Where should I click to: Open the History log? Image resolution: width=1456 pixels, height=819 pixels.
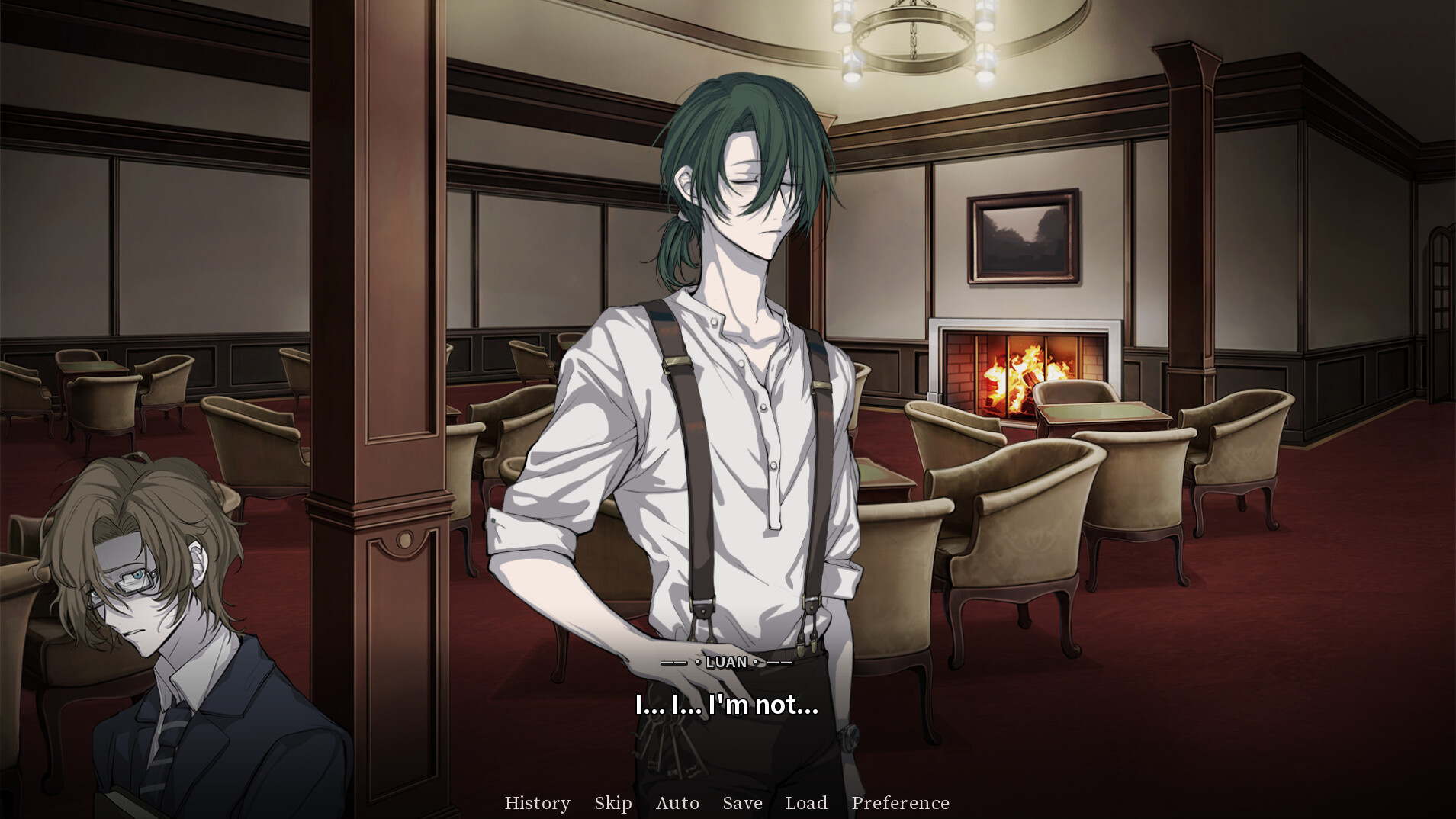pyautogui.click(x=537, y=802)
